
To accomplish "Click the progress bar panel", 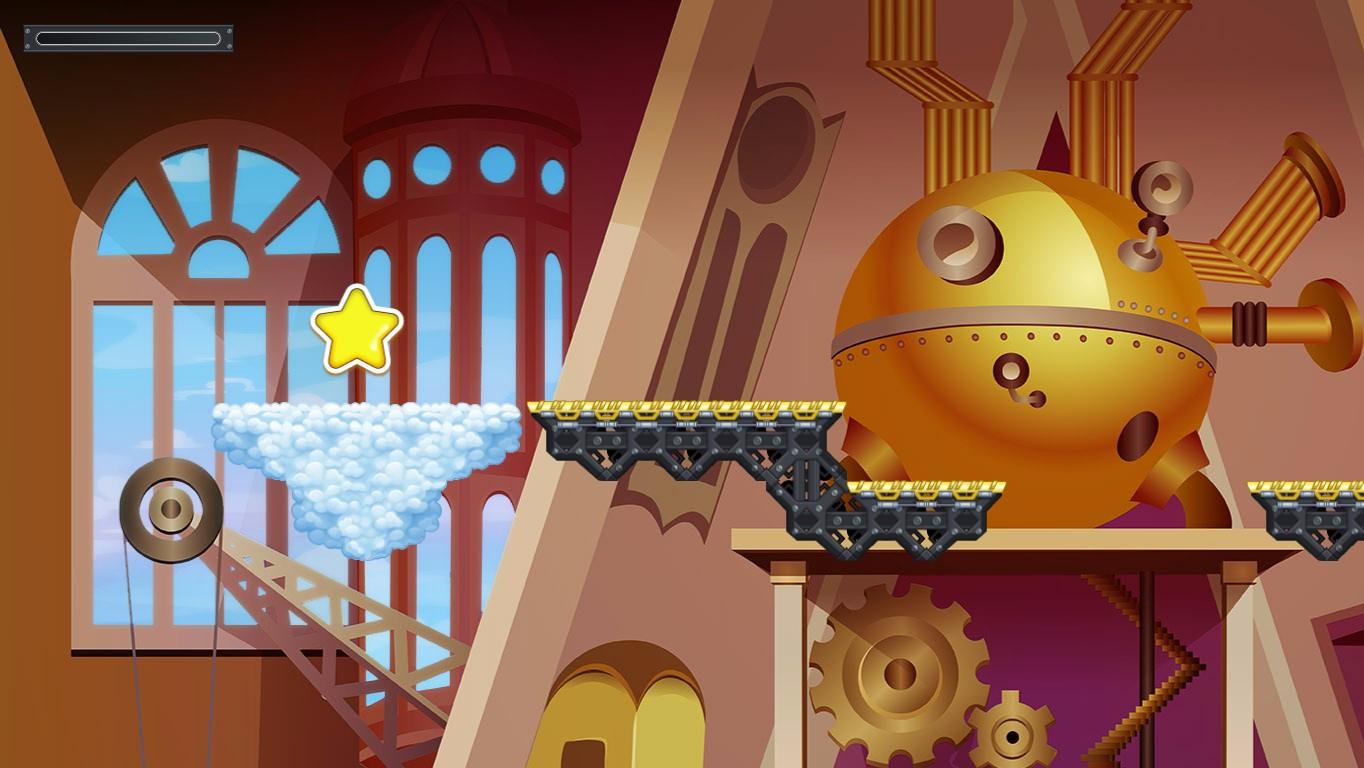I will [128, 38].
